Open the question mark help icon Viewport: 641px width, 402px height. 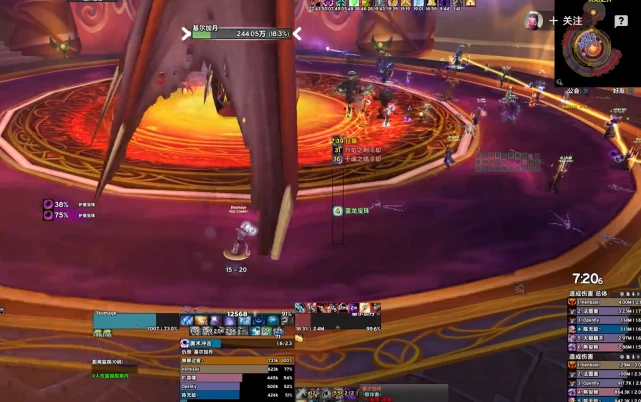621,21
